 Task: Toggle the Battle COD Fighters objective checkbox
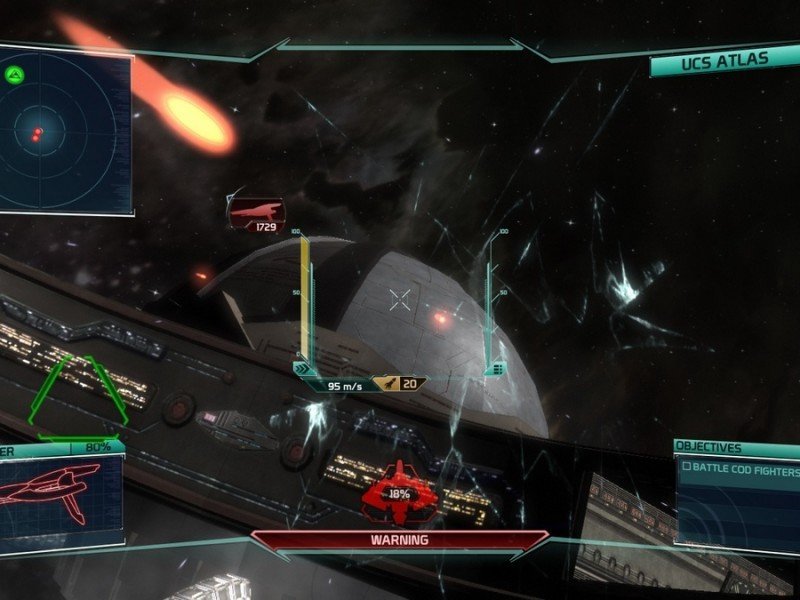[x=687, y=466]
